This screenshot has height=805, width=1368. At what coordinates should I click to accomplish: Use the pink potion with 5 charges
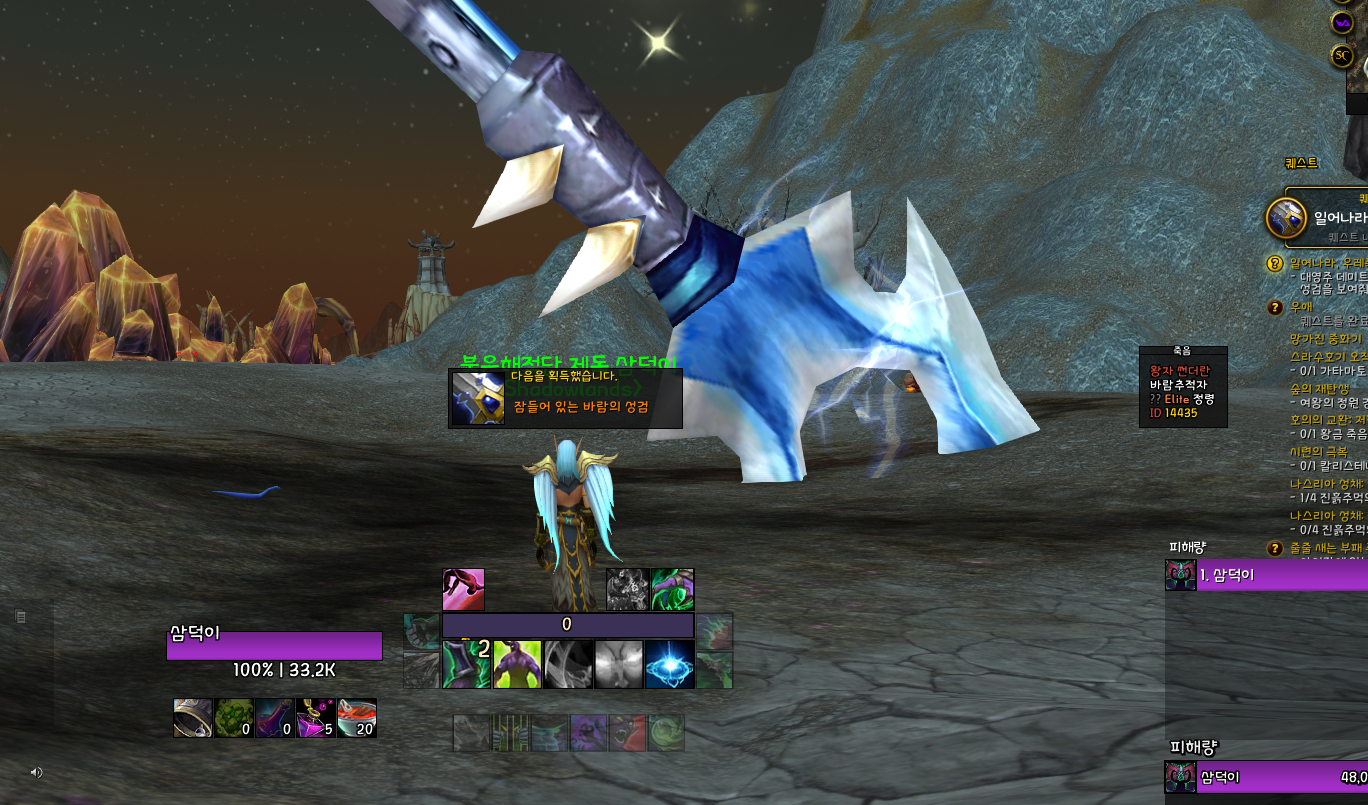(x=316, y=718)
